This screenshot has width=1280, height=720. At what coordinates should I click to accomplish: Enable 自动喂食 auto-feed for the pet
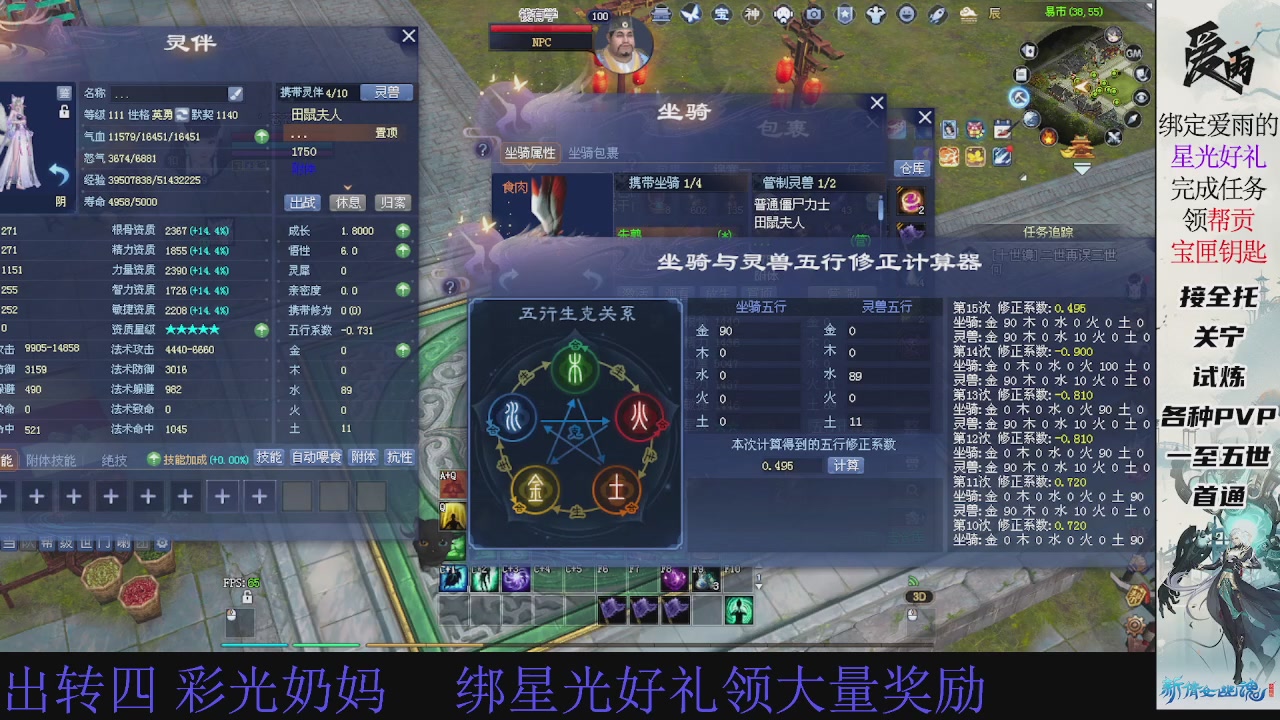[x=316, y=457]
